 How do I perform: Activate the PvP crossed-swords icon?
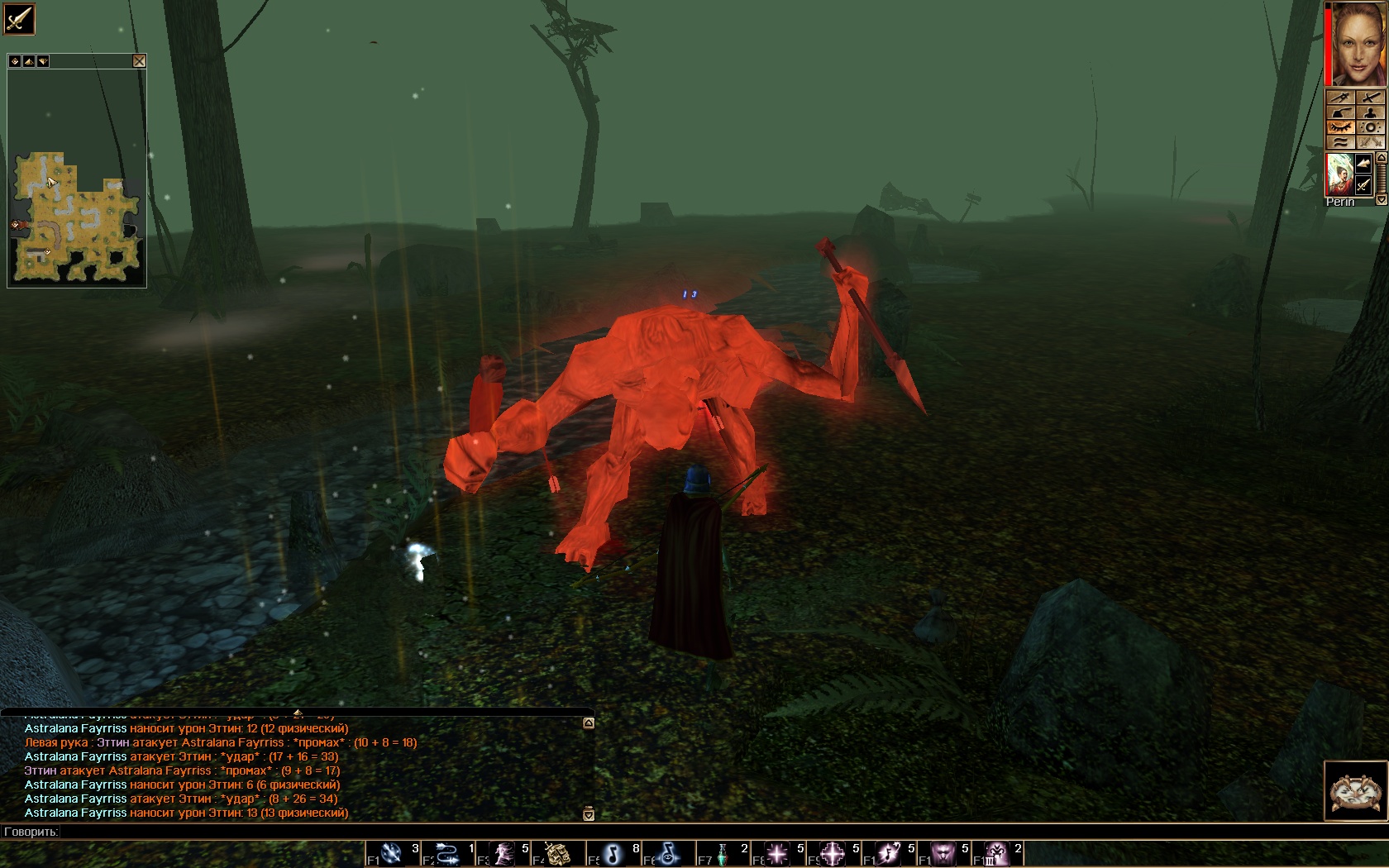tap(1370, 141)
